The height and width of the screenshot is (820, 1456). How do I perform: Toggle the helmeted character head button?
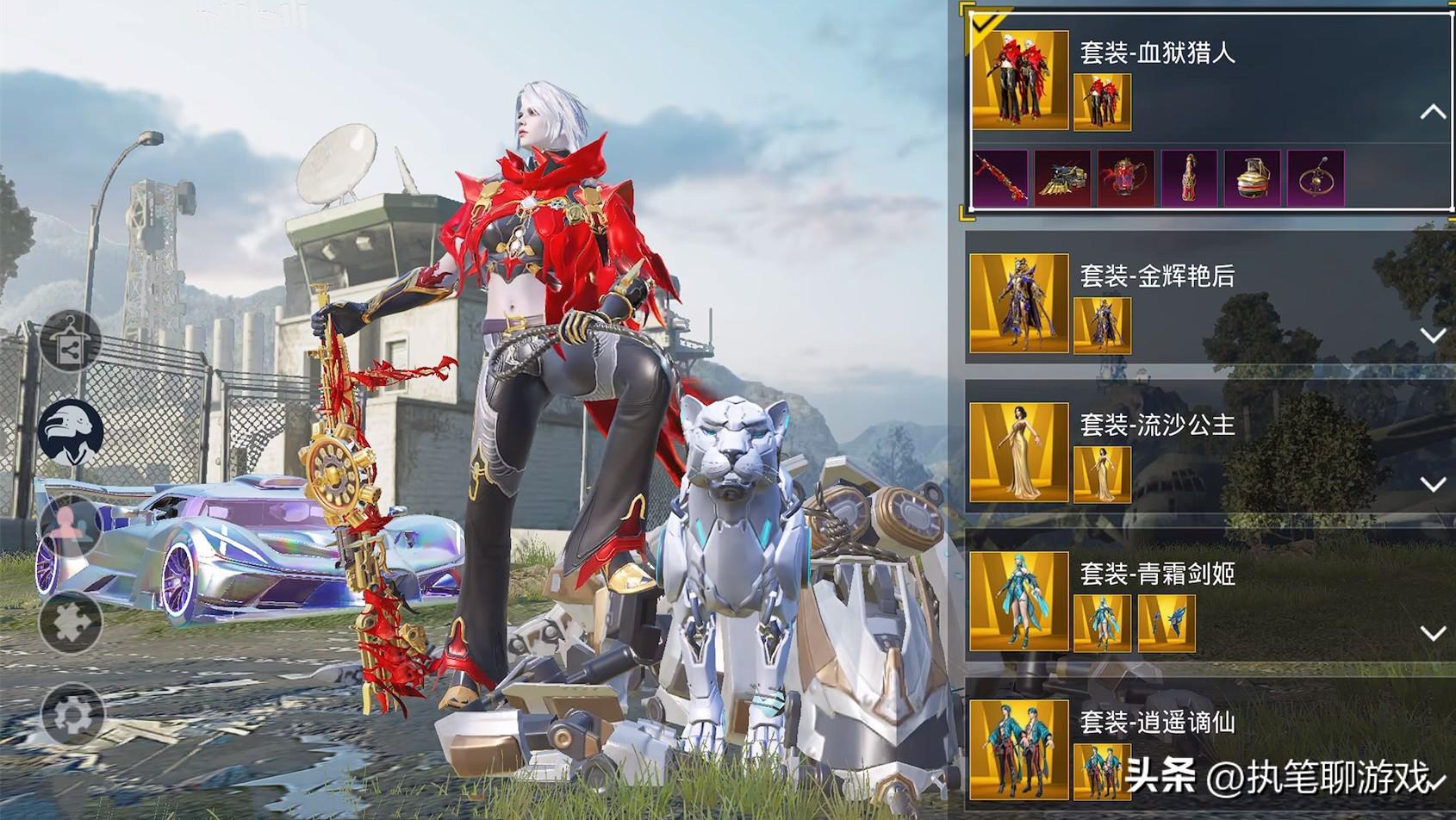point(71,432)
